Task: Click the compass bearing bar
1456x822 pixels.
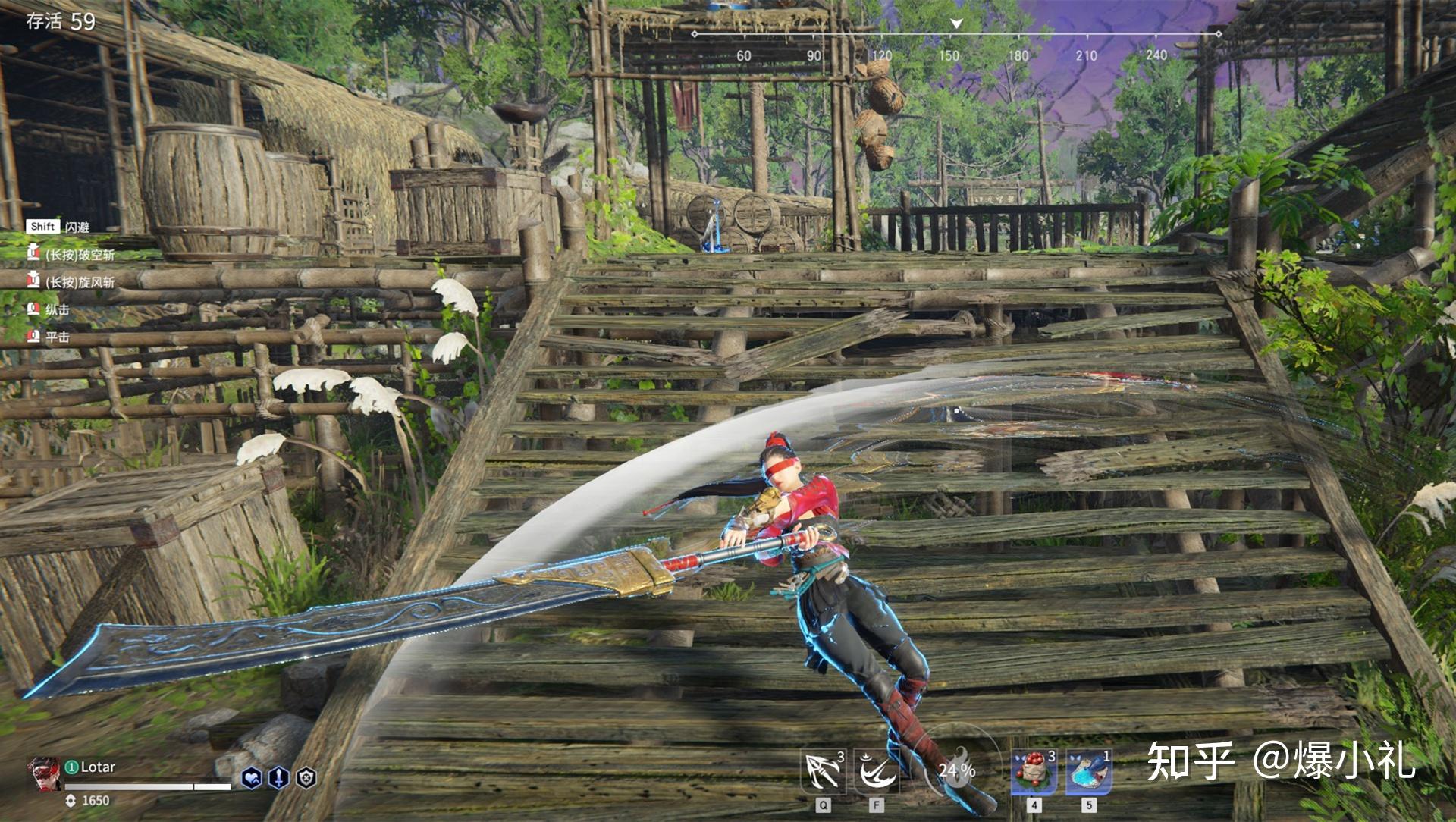Action: click(955, 35)
